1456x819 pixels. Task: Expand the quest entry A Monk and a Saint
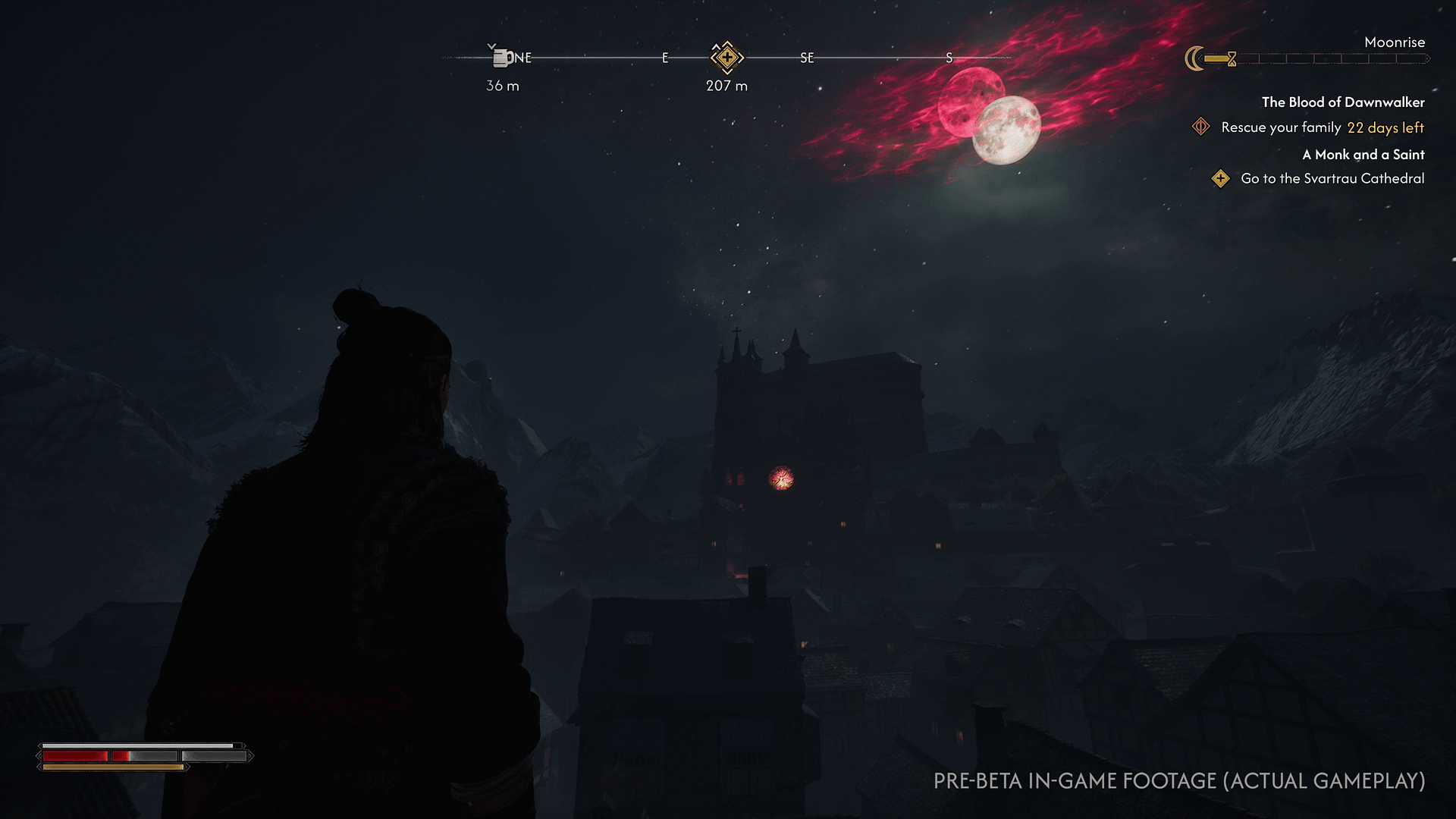[1363, 155]
